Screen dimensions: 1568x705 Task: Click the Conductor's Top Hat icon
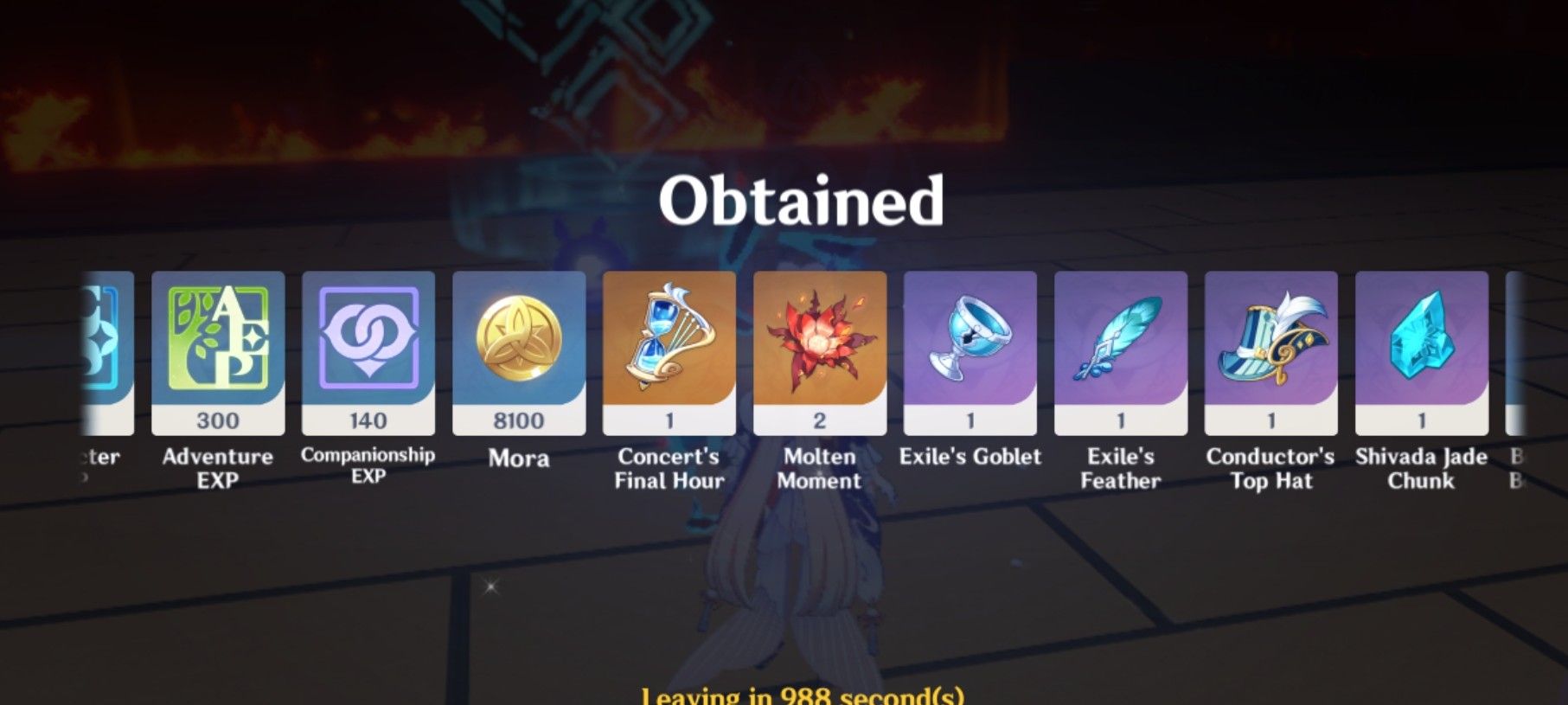click(x=1270, y=346)
